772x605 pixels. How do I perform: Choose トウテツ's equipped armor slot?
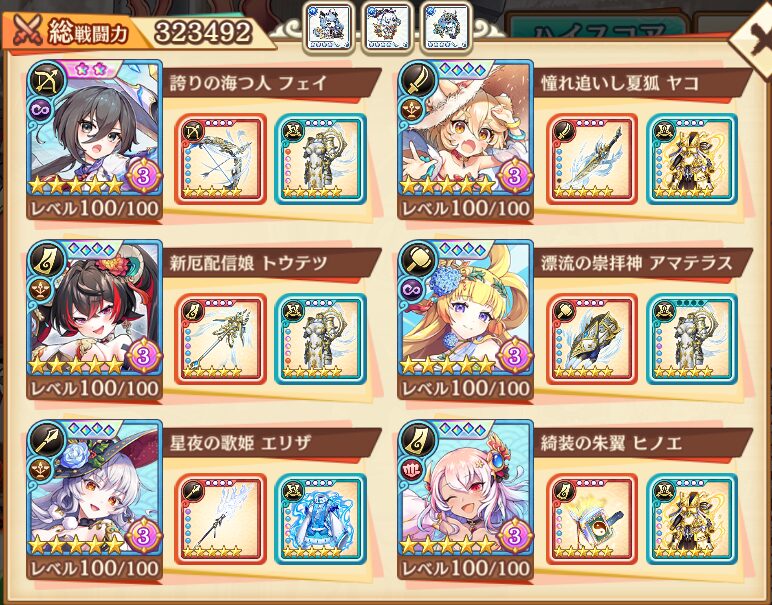tap(320, 338)
